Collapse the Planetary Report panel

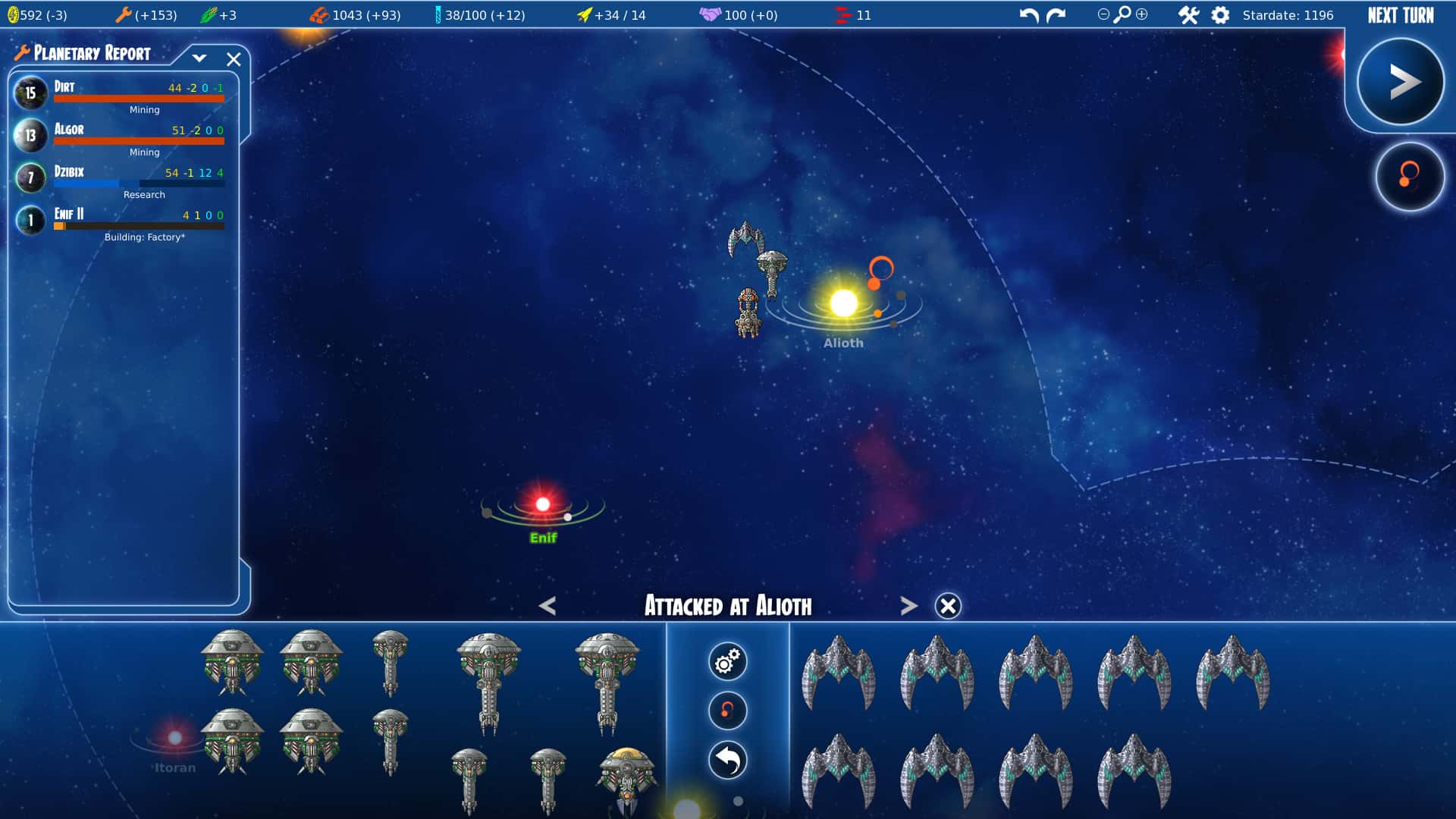(199, 58)
